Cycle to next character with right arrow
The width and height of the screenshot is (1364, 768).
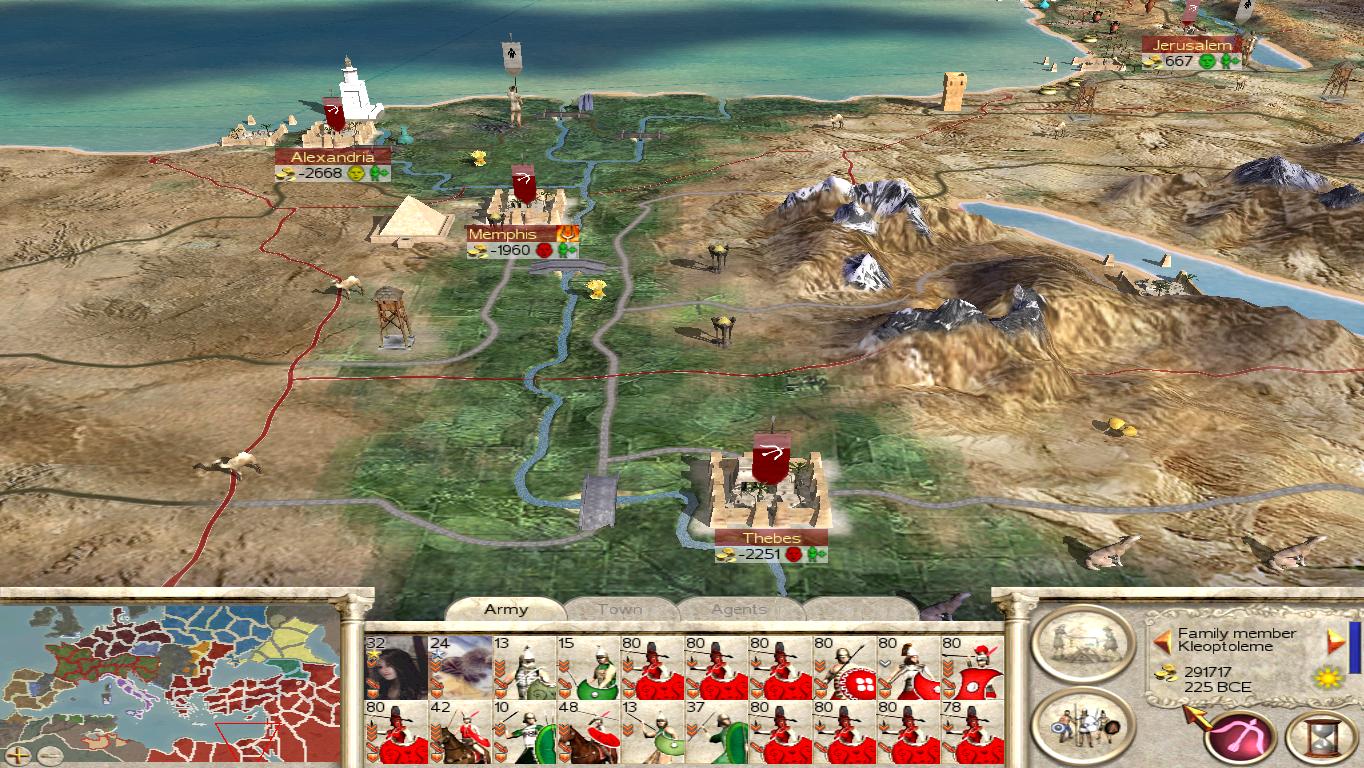pos(1335,641)
